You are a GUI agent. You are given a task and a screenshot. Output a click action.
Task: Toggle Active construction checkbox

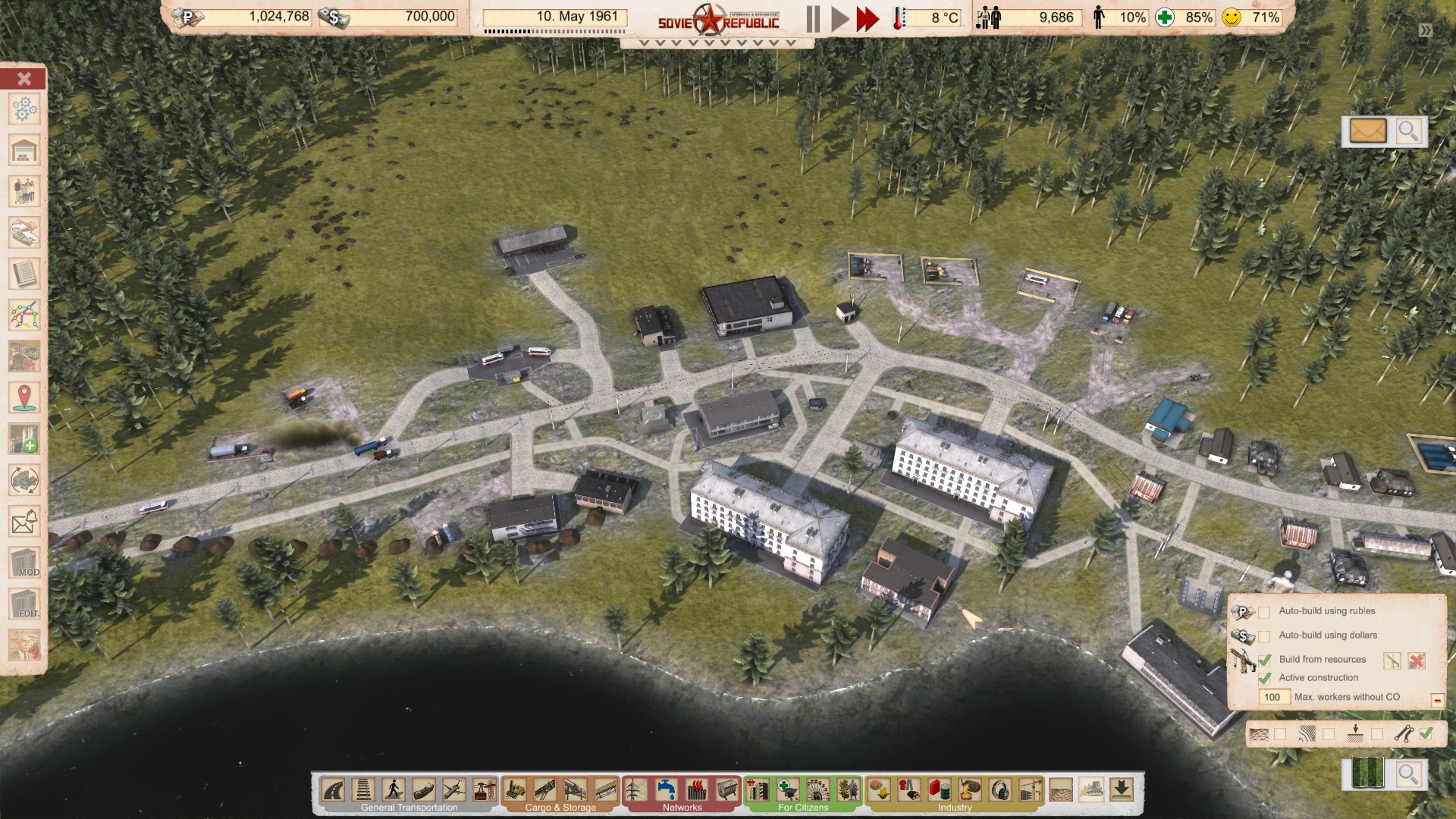[1264, 679]
